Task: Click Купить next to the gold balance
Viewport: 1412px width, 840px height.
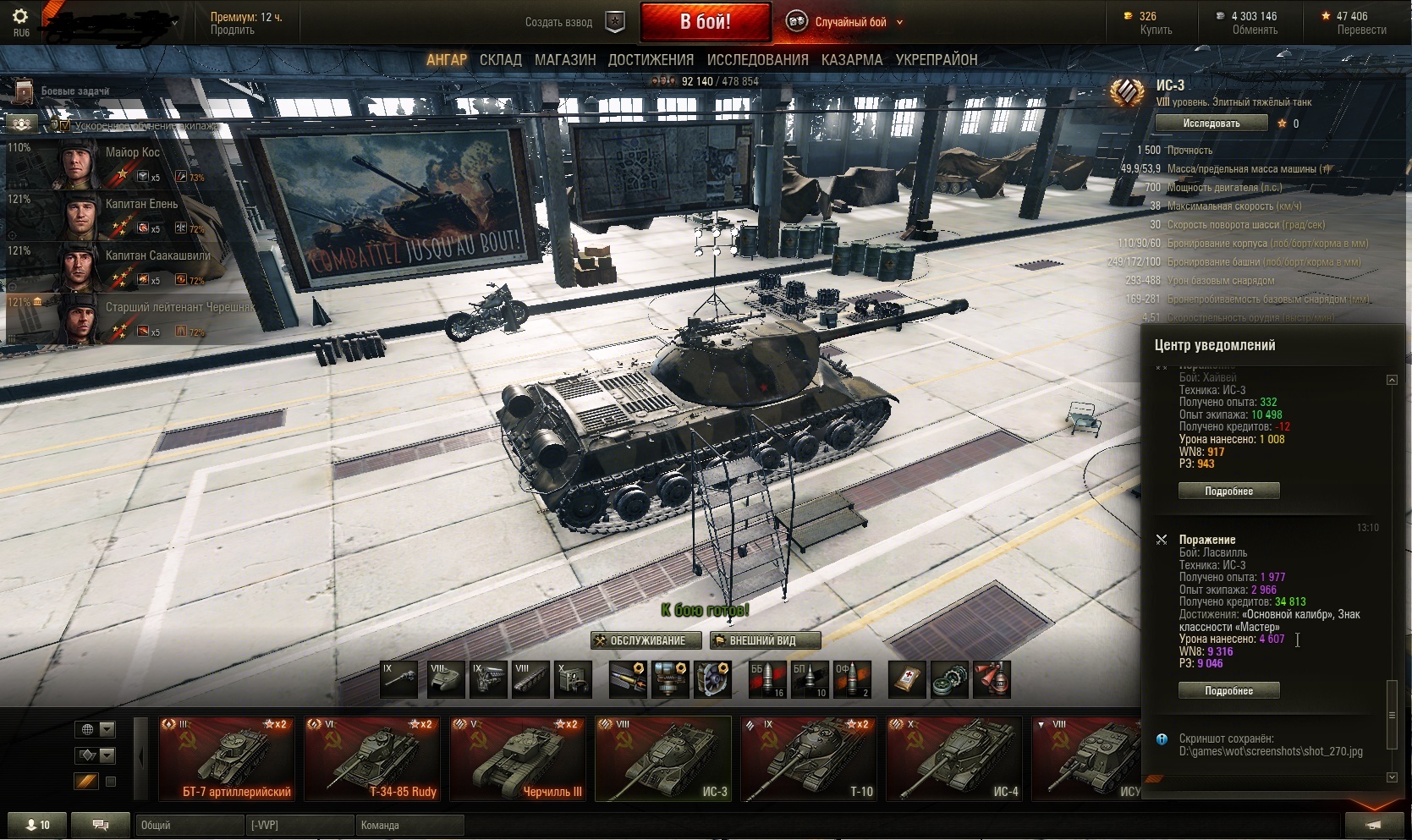Action: (x=1156, y=30)
